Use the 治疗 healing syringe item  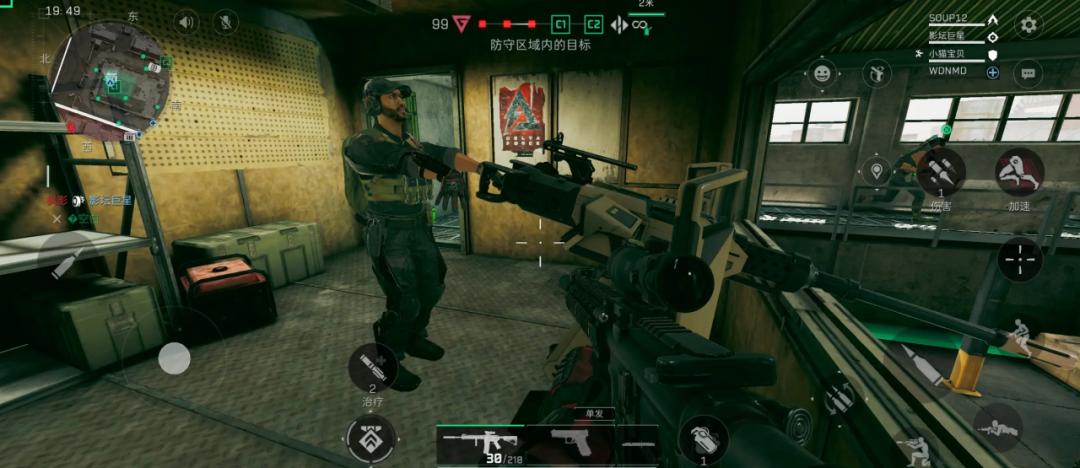[372, 366]
